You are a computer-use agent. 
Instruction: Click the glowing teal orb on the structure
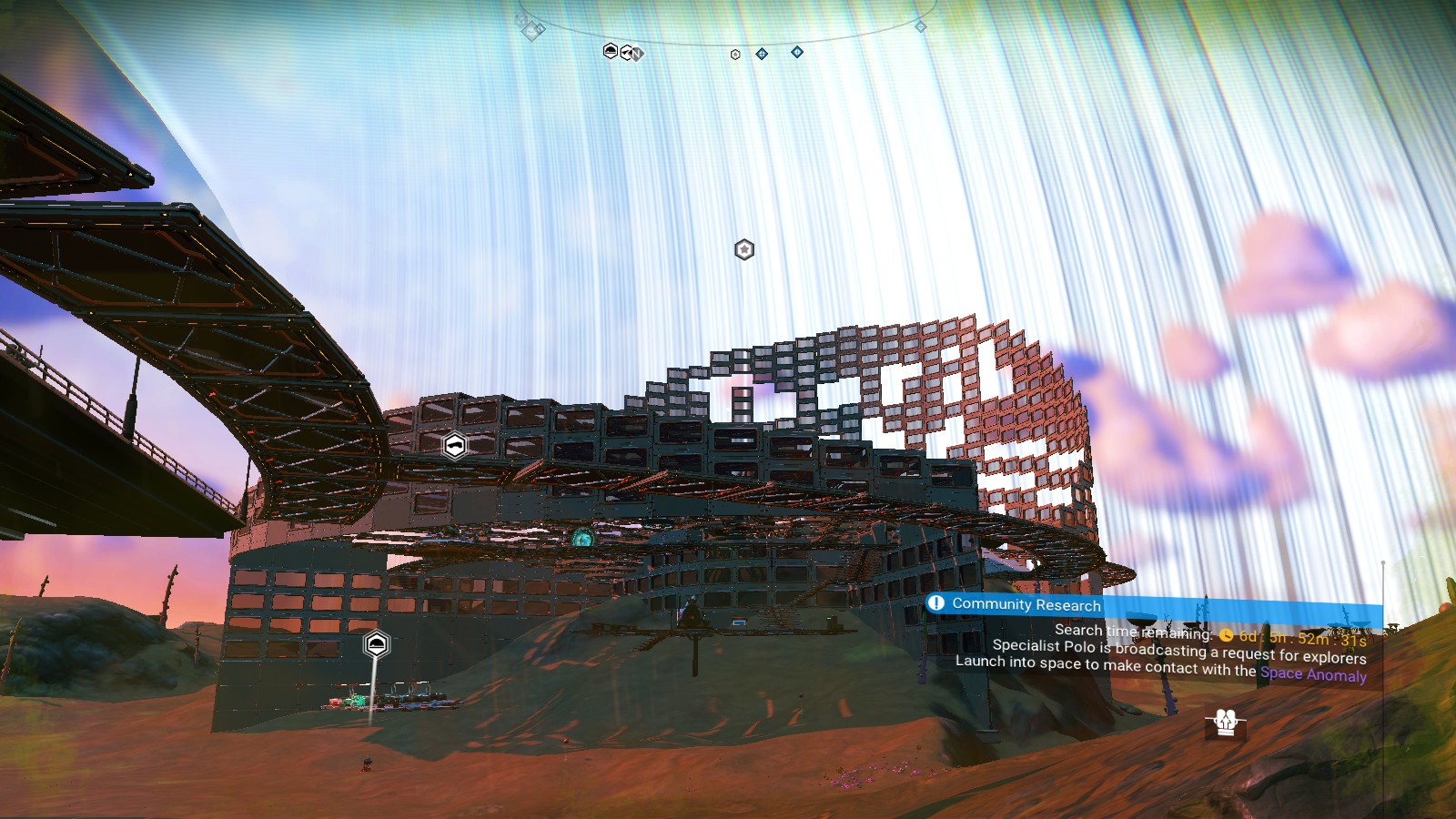pos(582,539)
